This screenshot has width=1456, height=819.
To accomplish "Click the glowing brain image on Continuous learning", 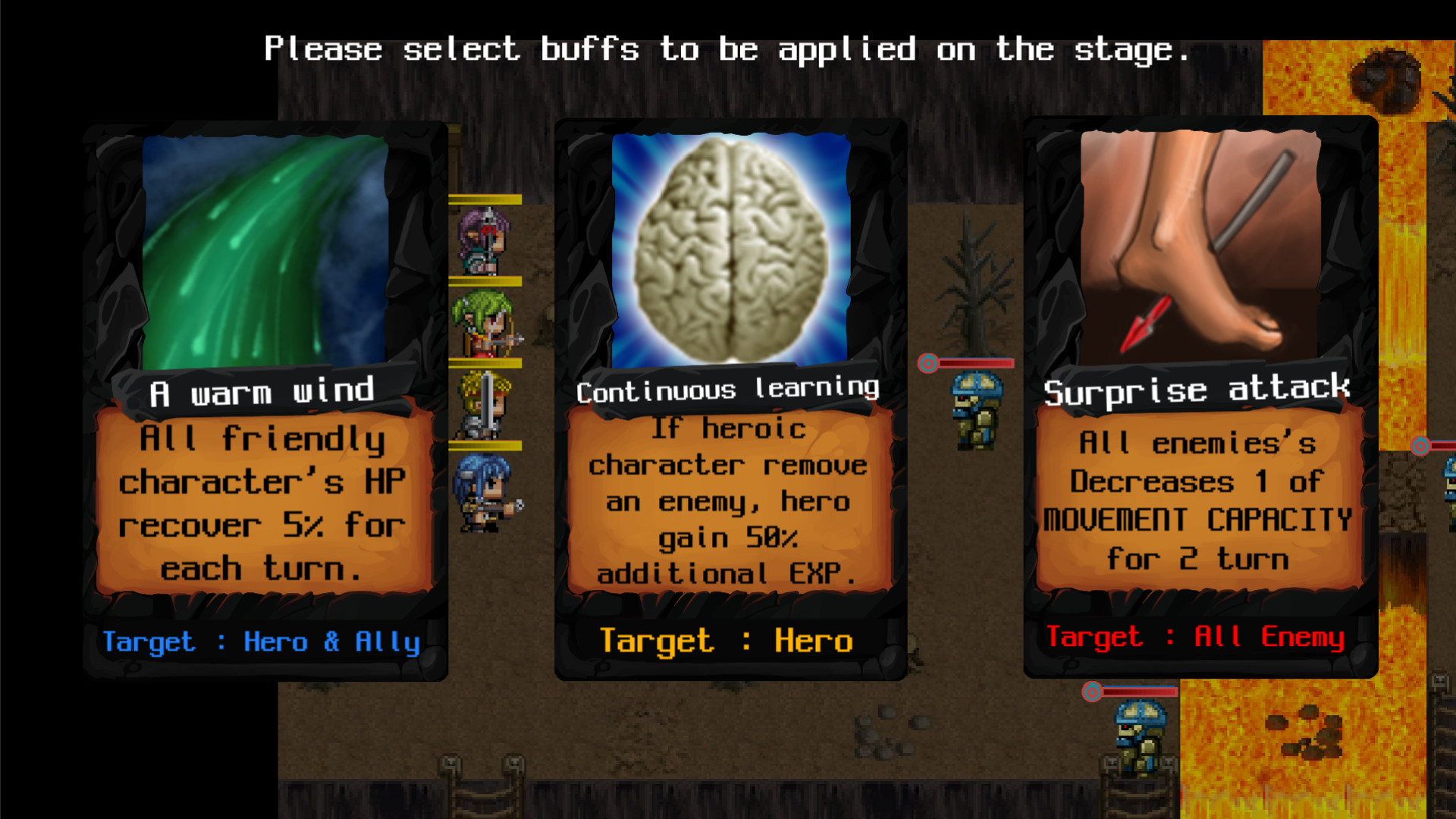I will 728,246.
